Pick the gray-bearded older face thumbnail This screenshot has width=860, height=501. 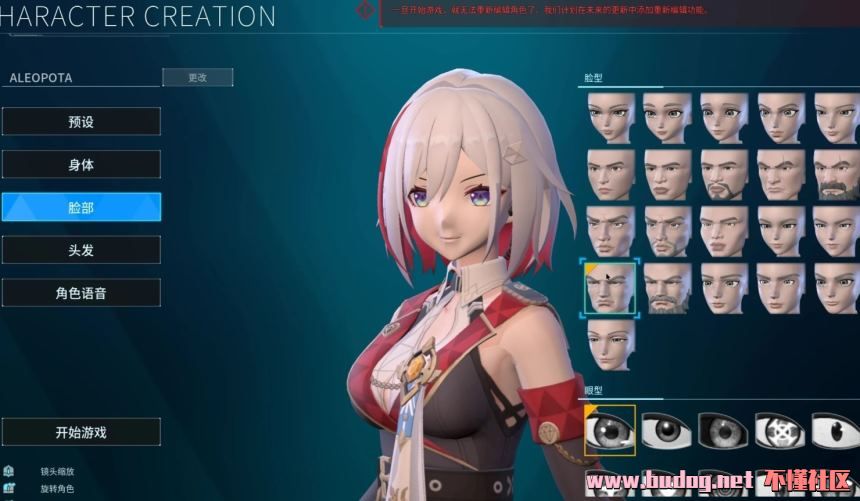click(667, 288)
